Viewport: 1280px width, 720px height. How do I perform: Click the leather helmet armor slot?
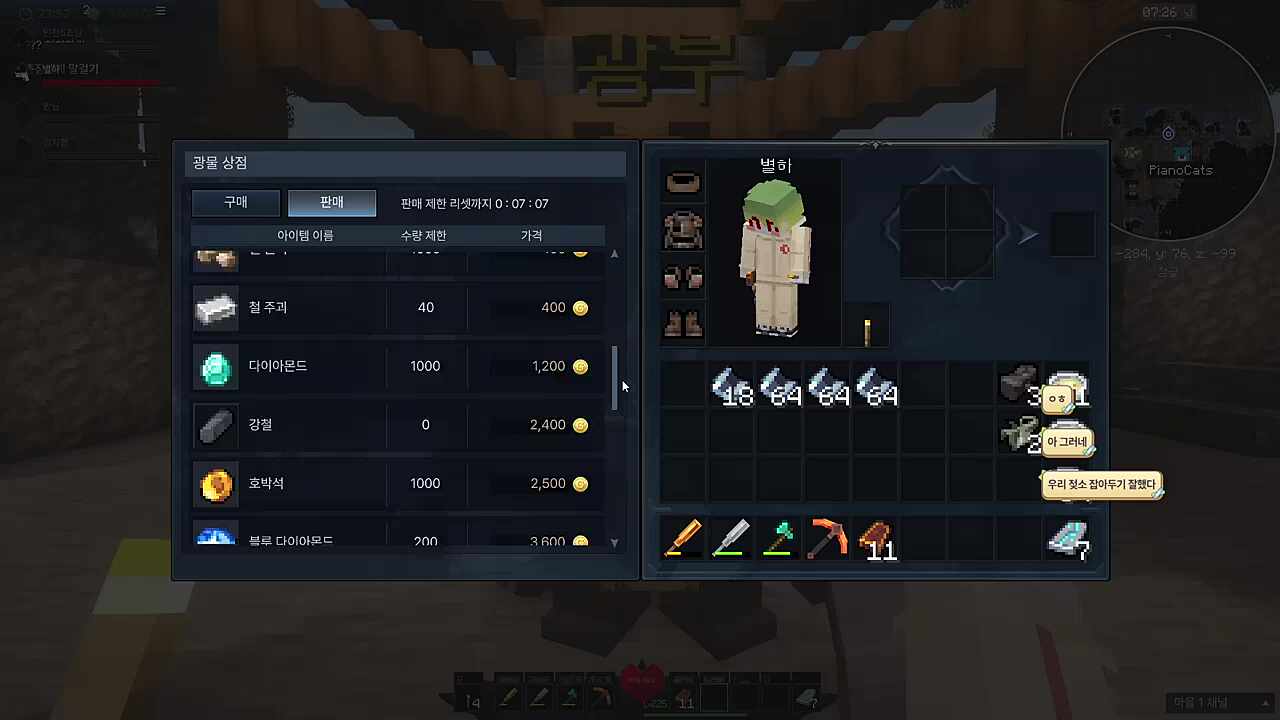(683, 181)
